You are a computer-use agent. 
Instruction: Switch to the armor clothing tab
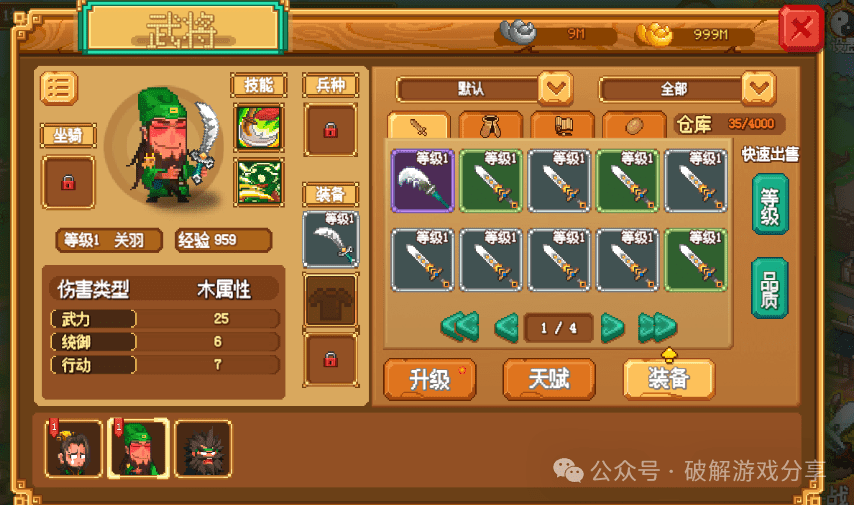pyautogui.click(x=491, y=127)
